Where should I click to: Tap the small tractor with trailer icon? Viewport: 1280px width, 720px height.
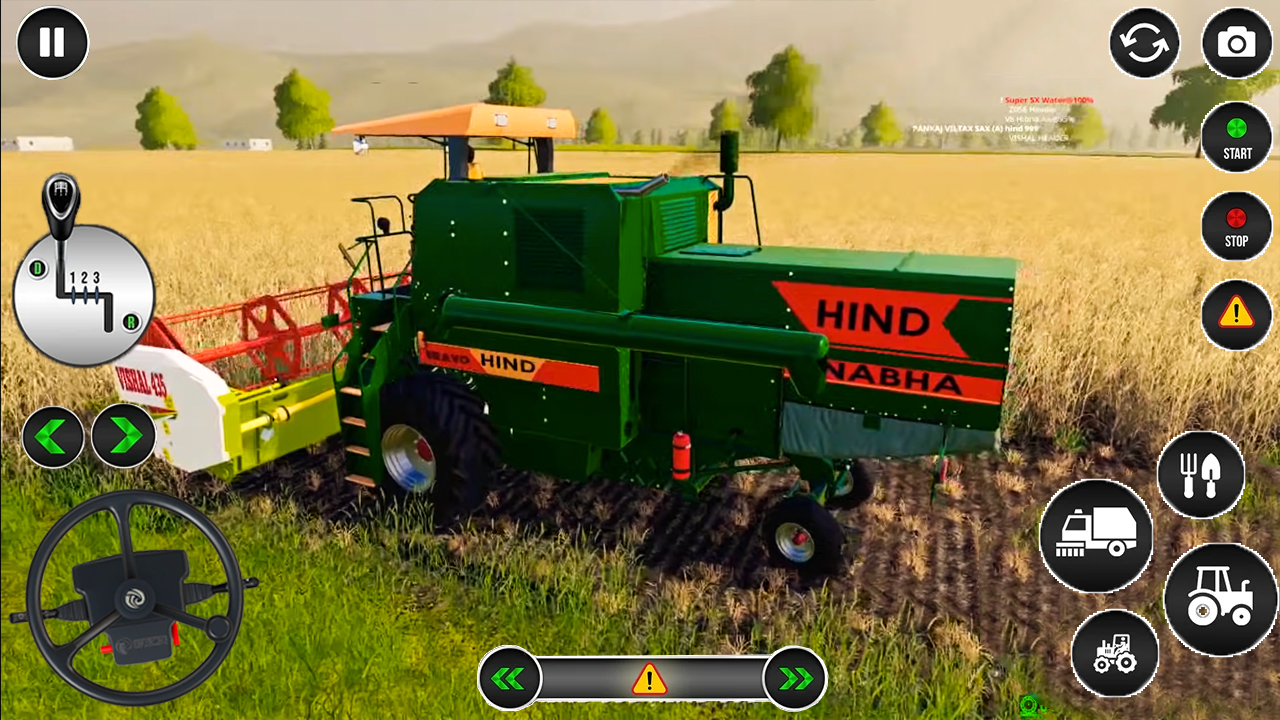[1113, 653]
